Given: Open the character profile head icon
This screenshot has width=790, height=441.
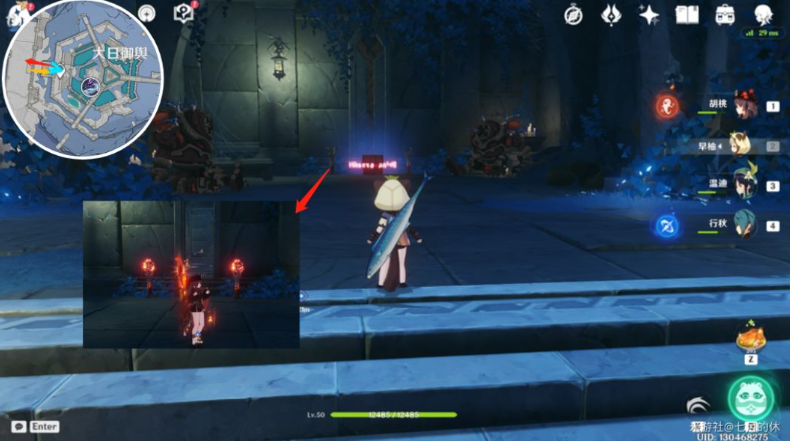Looking at the screenshot, I should point(763,15).
